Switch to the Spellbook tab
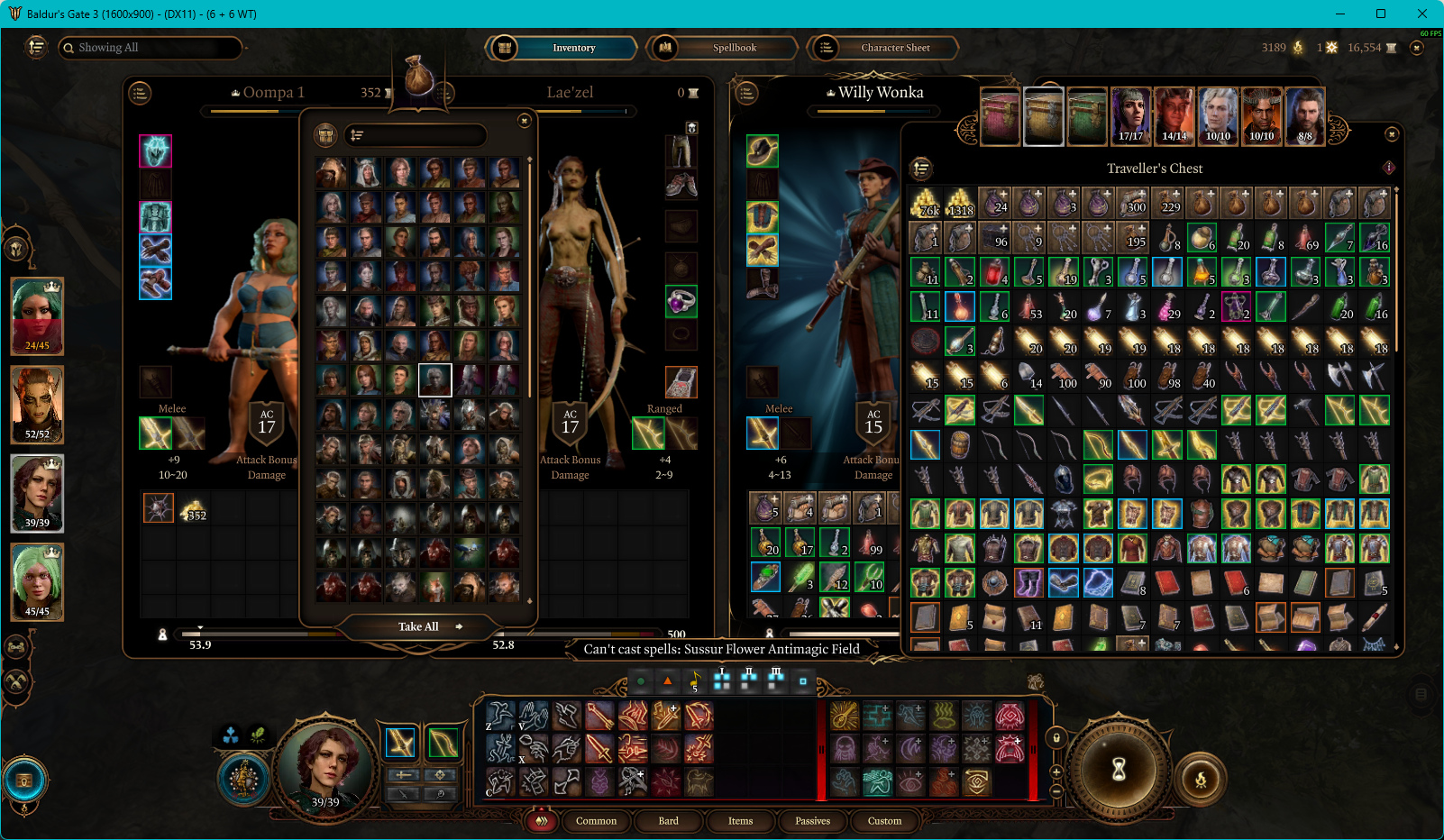Viewport: 1444px width, 840px height. pos(734,48)
